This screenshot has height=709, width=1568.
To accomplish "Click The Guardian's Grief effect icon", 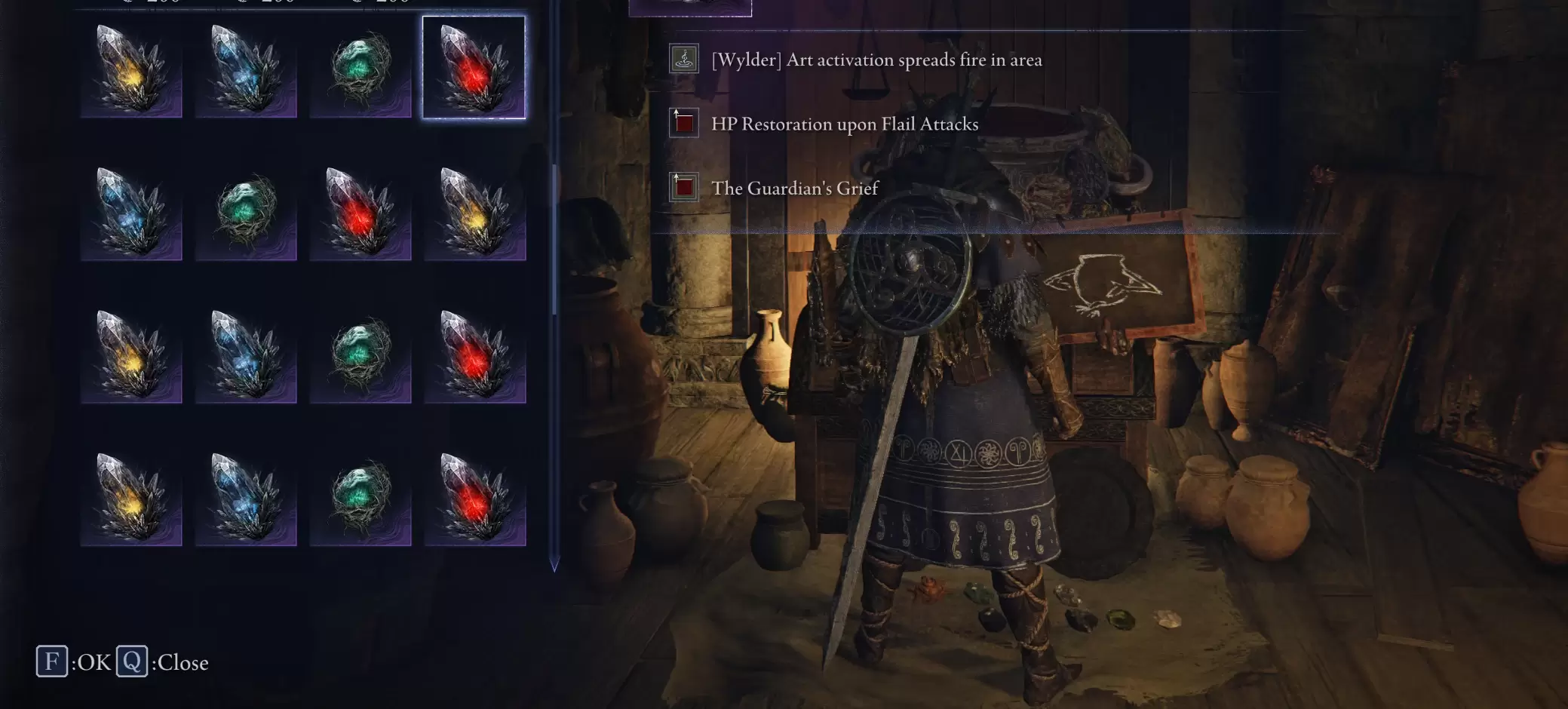I will (683, 187).
